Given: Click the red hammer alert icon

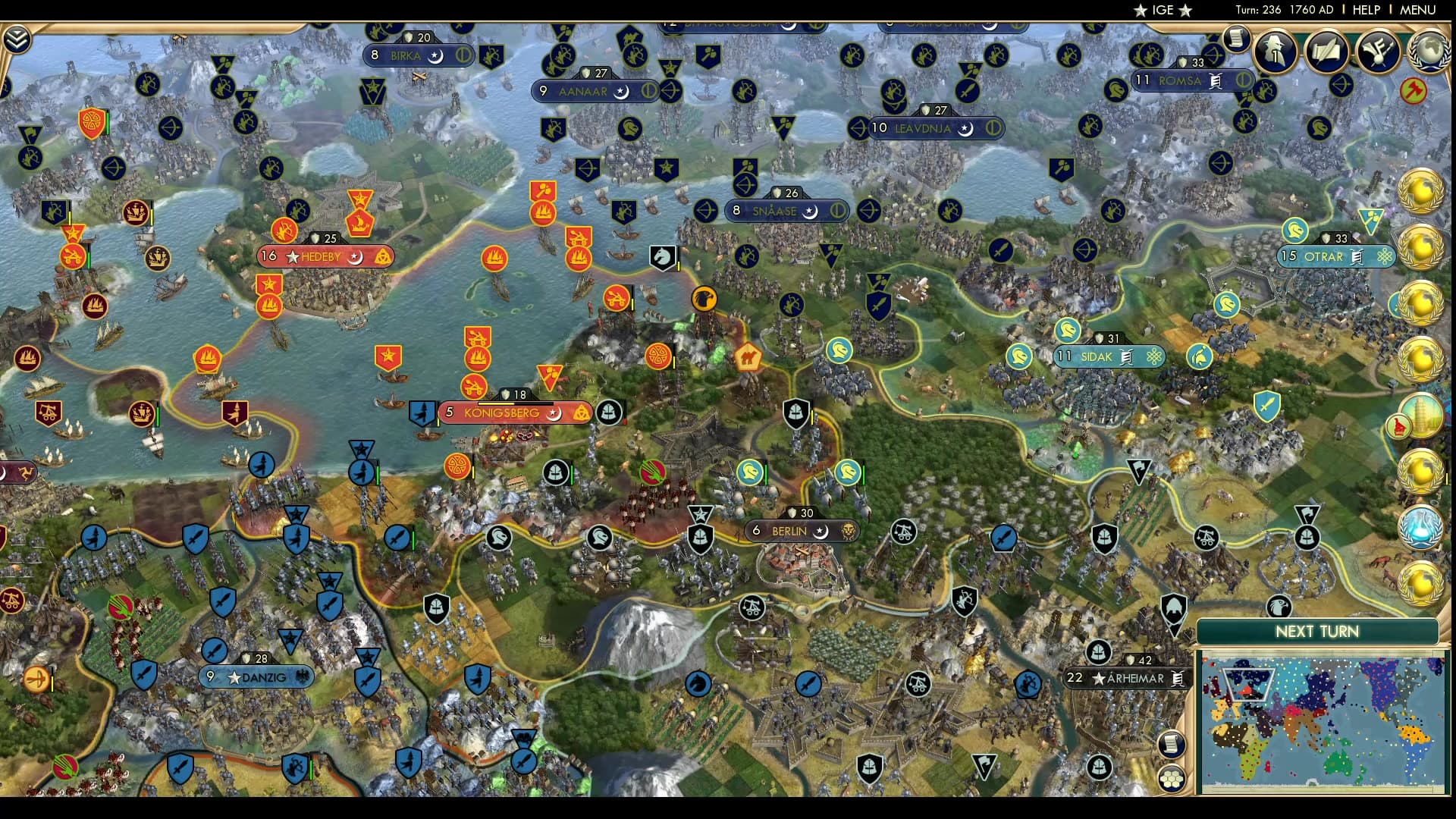Looking at the screenshot, I should tap(1415, 91).
